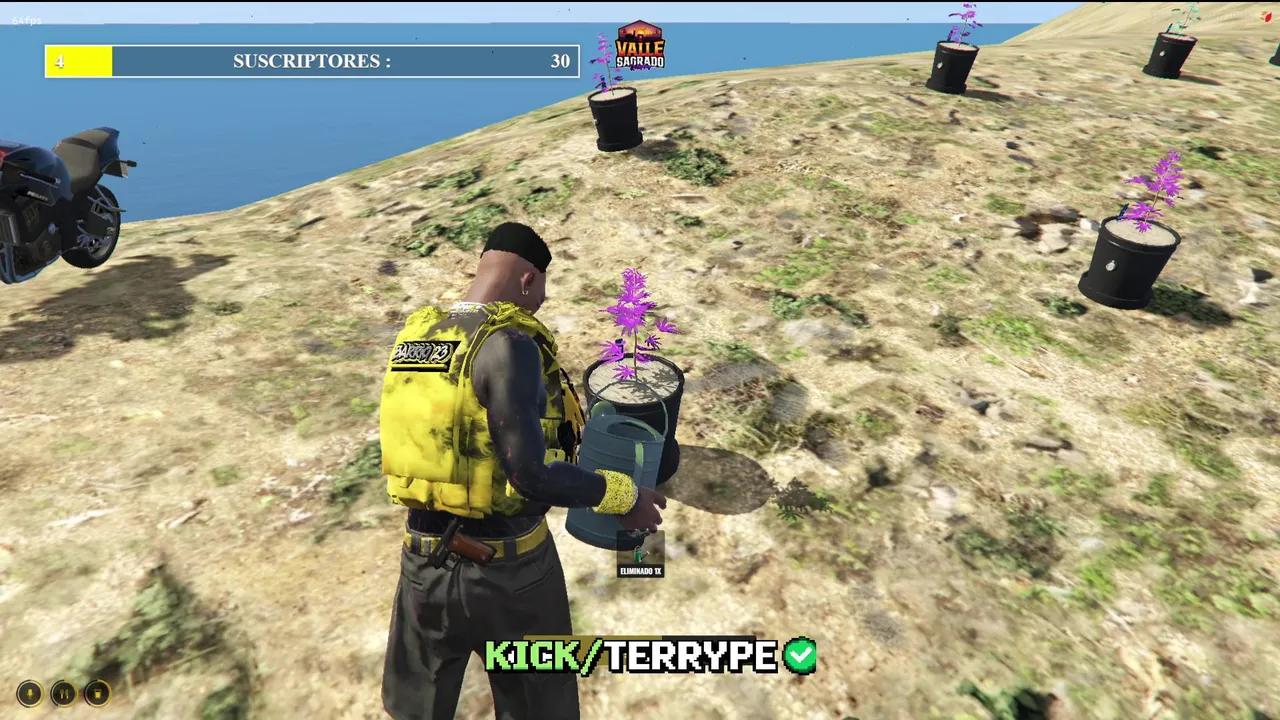The height and width of the screenshot is (720, 1280).
Task: Click the pause icon in bottom-left trio
Action: [x=62, y=693]
